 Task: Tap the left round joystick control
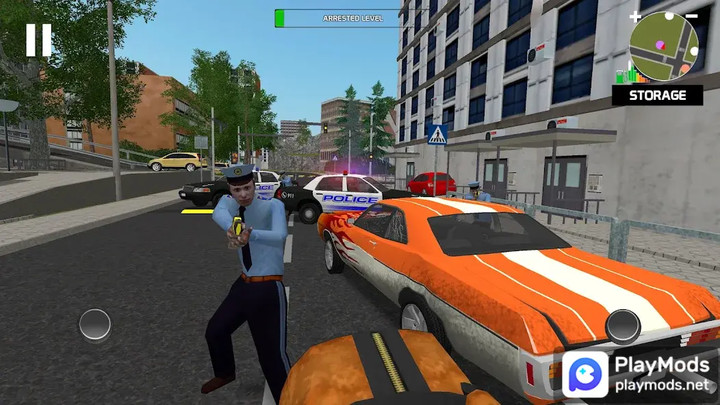(x=95, y=324)
